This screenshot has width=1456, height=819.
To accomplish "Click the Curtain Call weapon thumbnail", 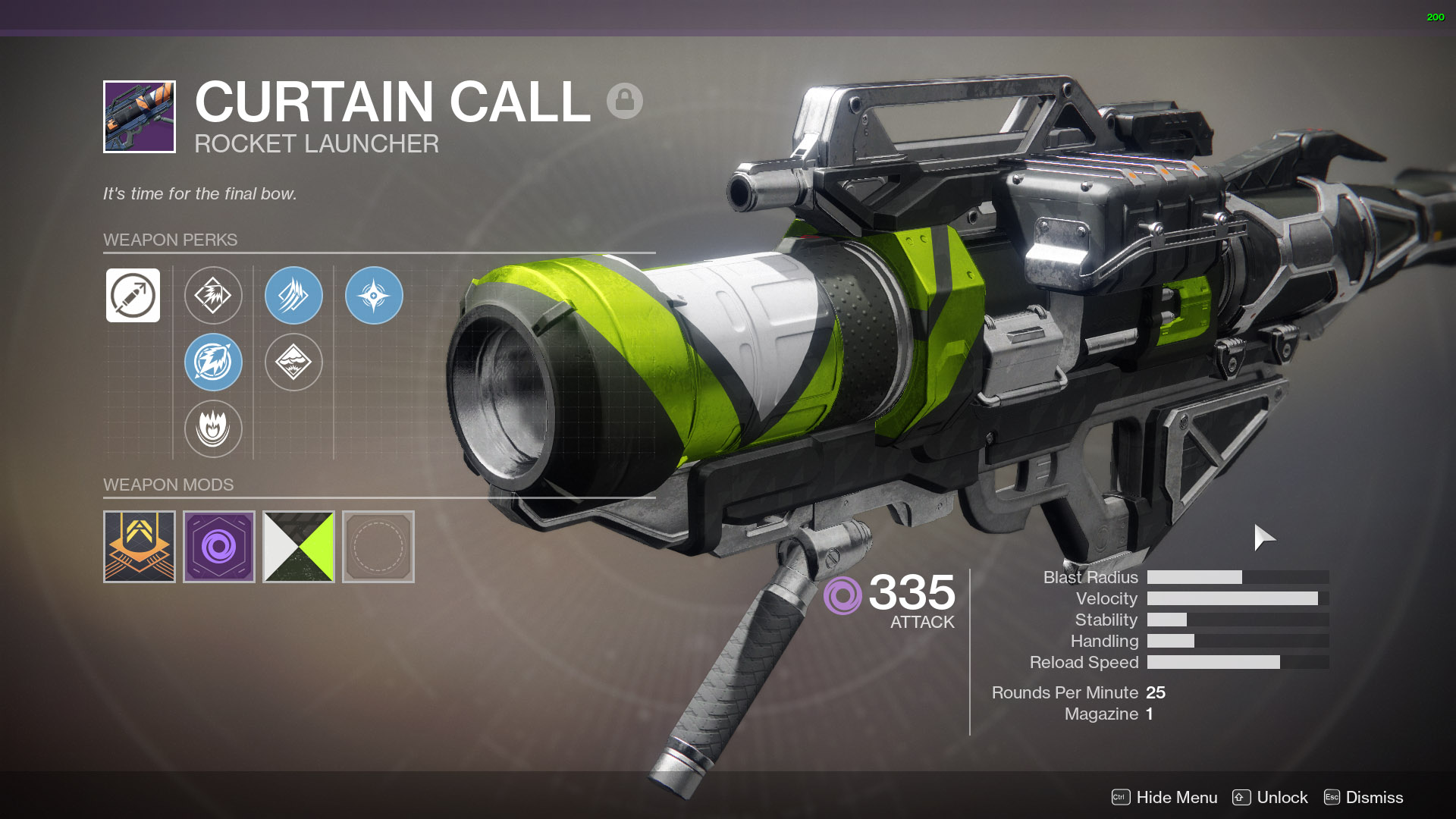I will [x=140, y=117].
